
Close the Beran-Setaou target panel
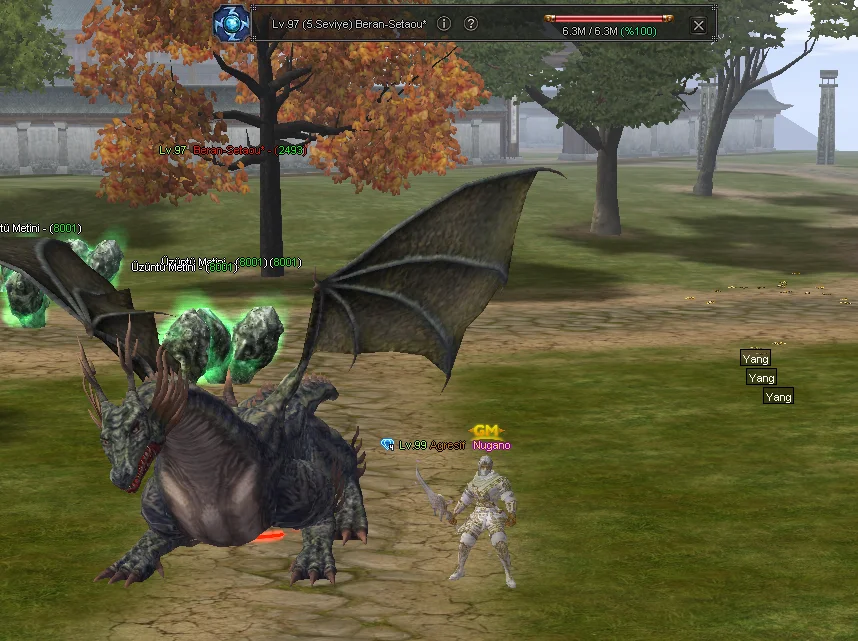point(699,25)
